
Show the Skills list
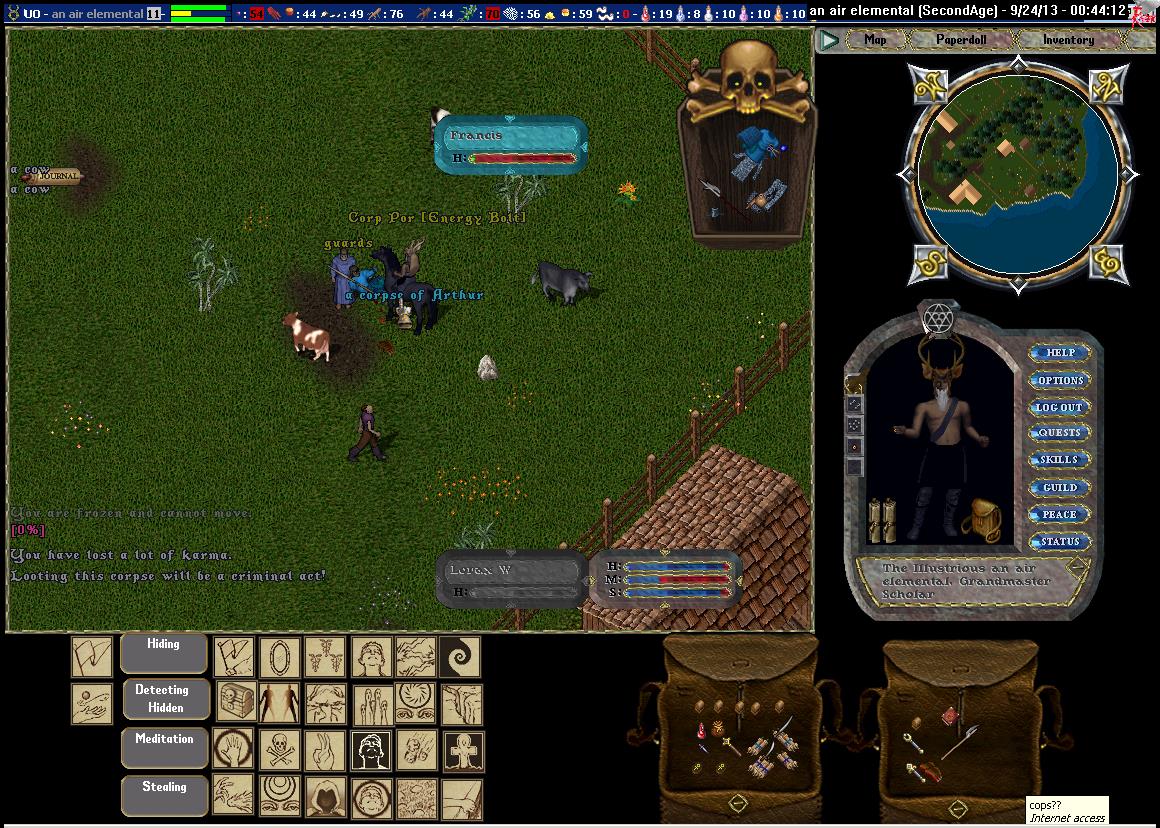coord(1060,460)
